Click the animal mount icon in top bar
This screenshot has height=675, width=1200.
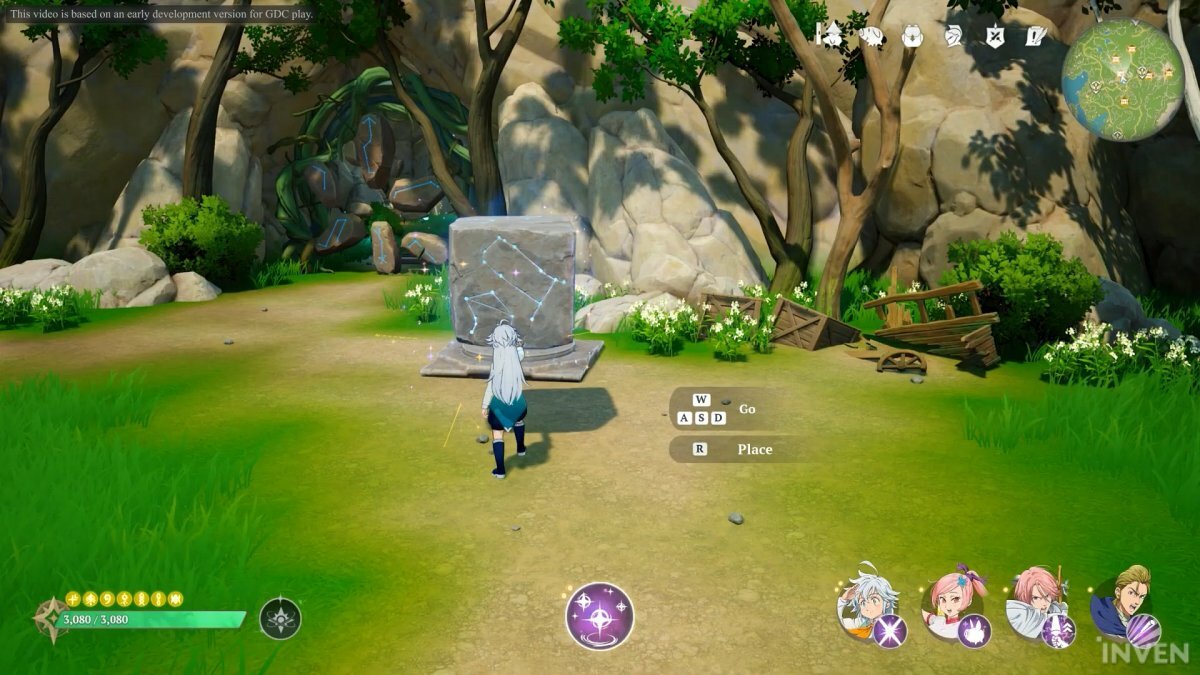(x=870, y=36)
